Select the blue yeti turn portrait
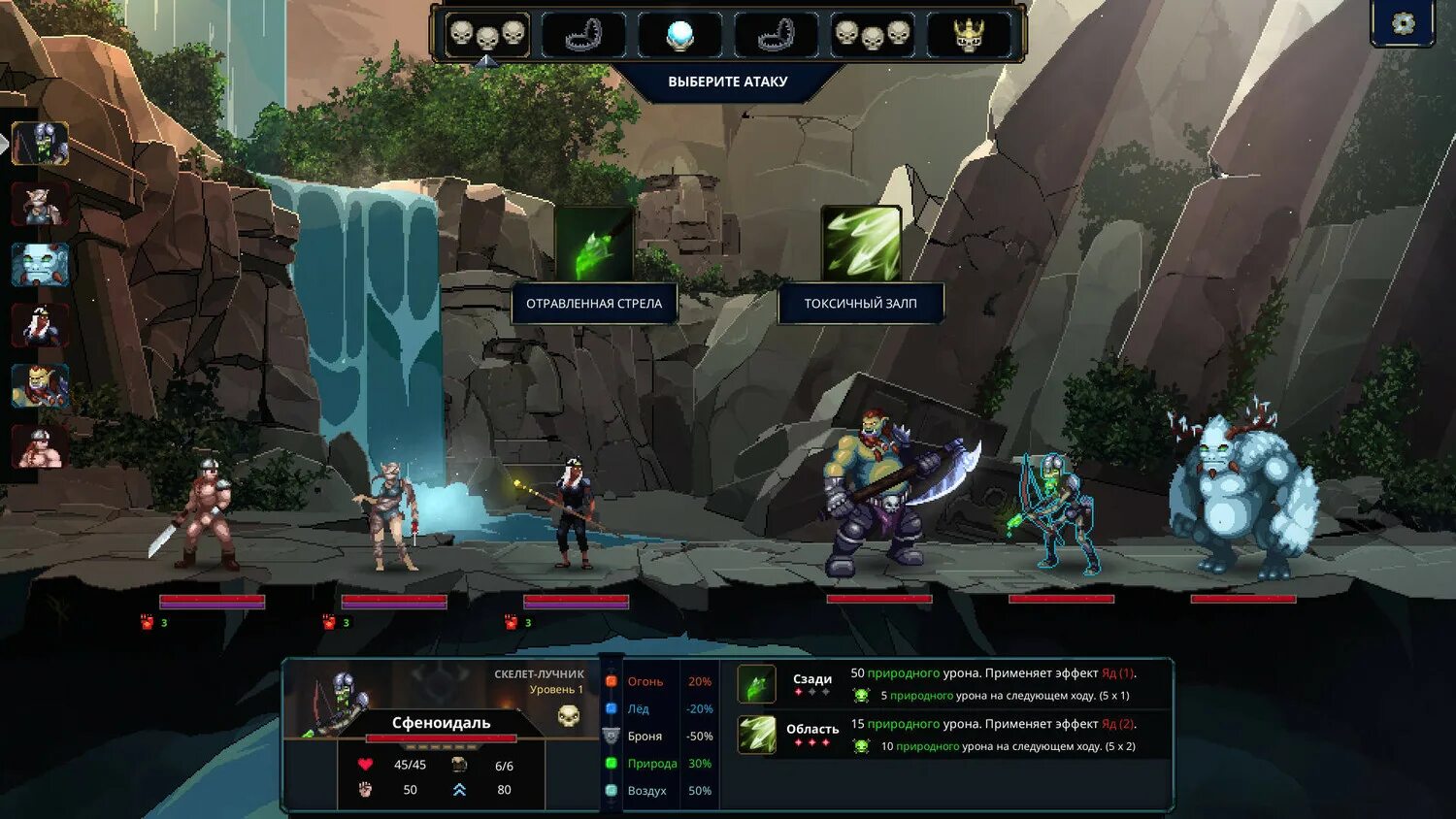 [x=40, y=264]
